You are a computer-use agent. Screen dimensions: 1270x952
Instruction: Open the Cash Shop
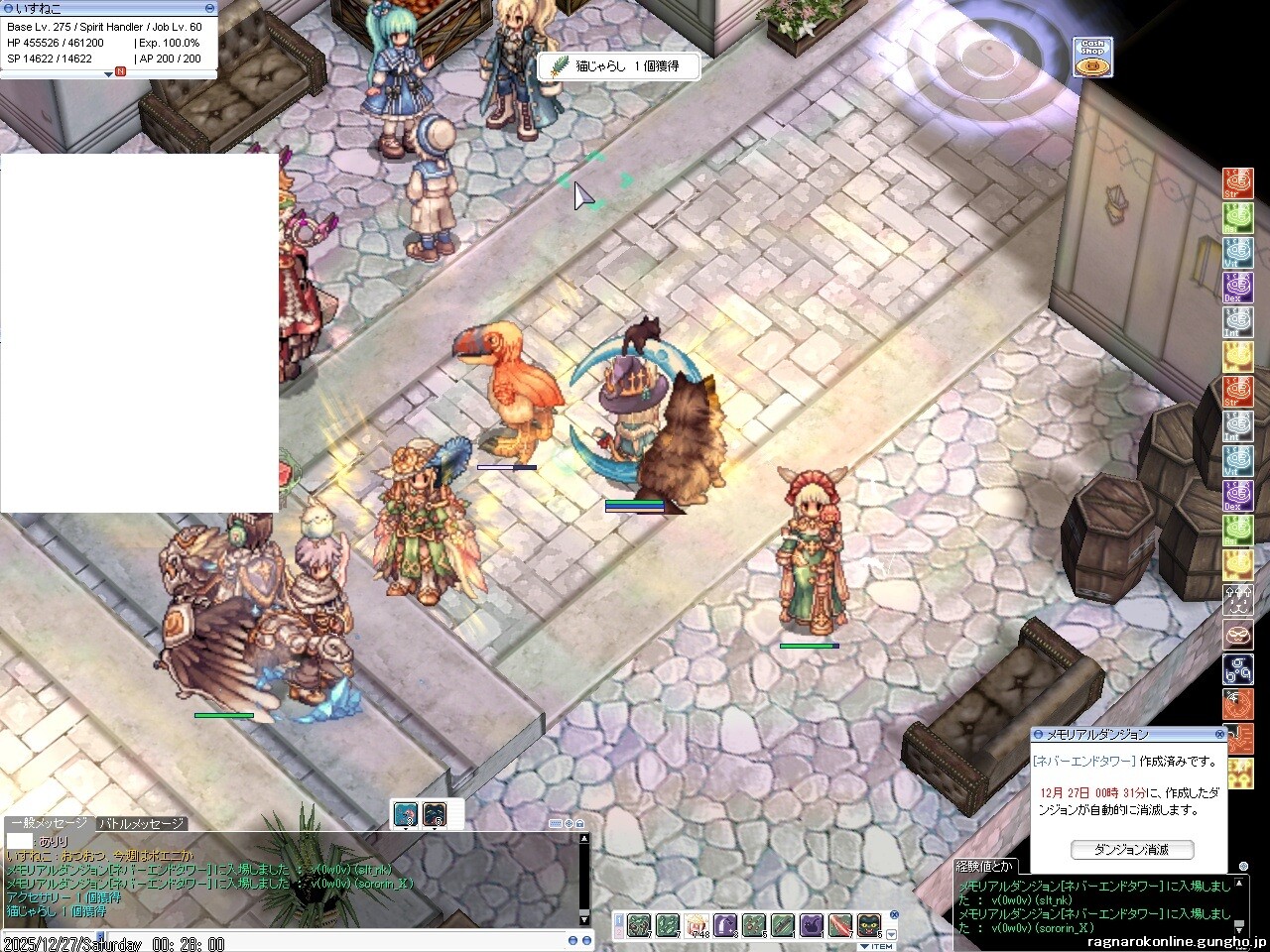[1092, 58]
